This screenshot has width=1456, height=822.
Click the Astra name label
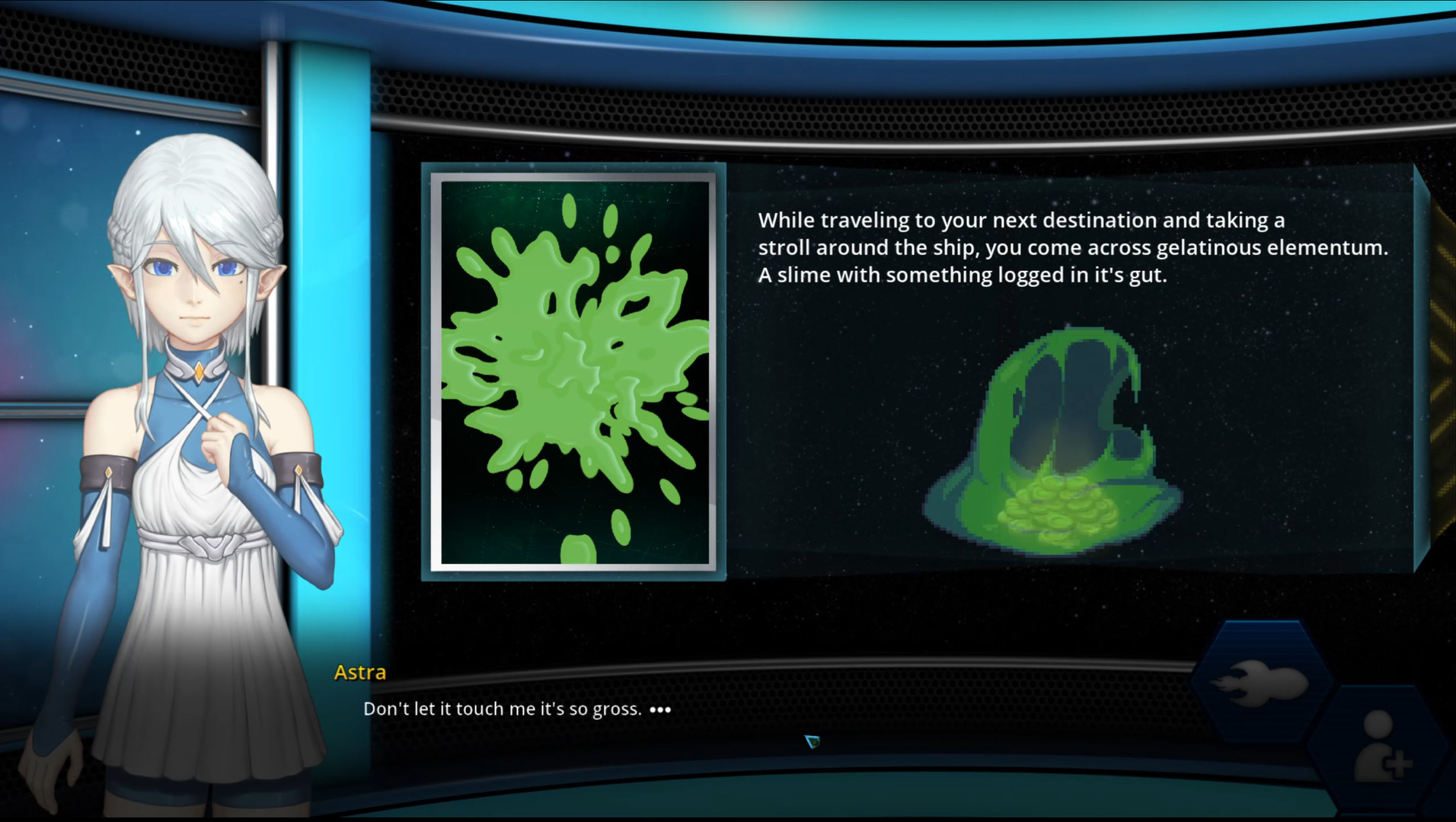coord(359,672)
